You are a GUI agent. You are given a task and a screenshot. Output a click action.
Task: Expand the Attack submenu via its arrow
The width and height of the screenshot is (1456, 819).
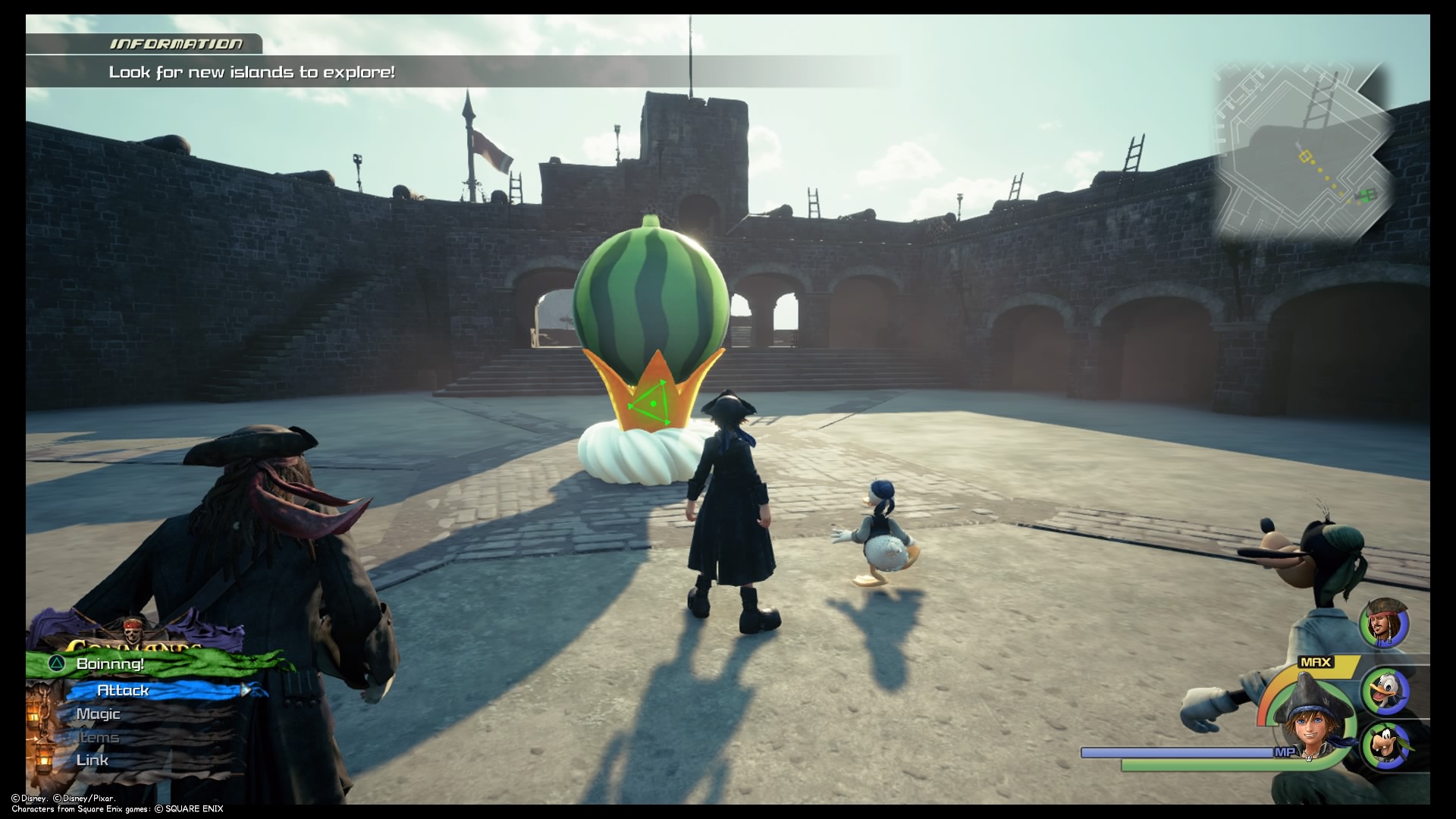tap(246, 691)
